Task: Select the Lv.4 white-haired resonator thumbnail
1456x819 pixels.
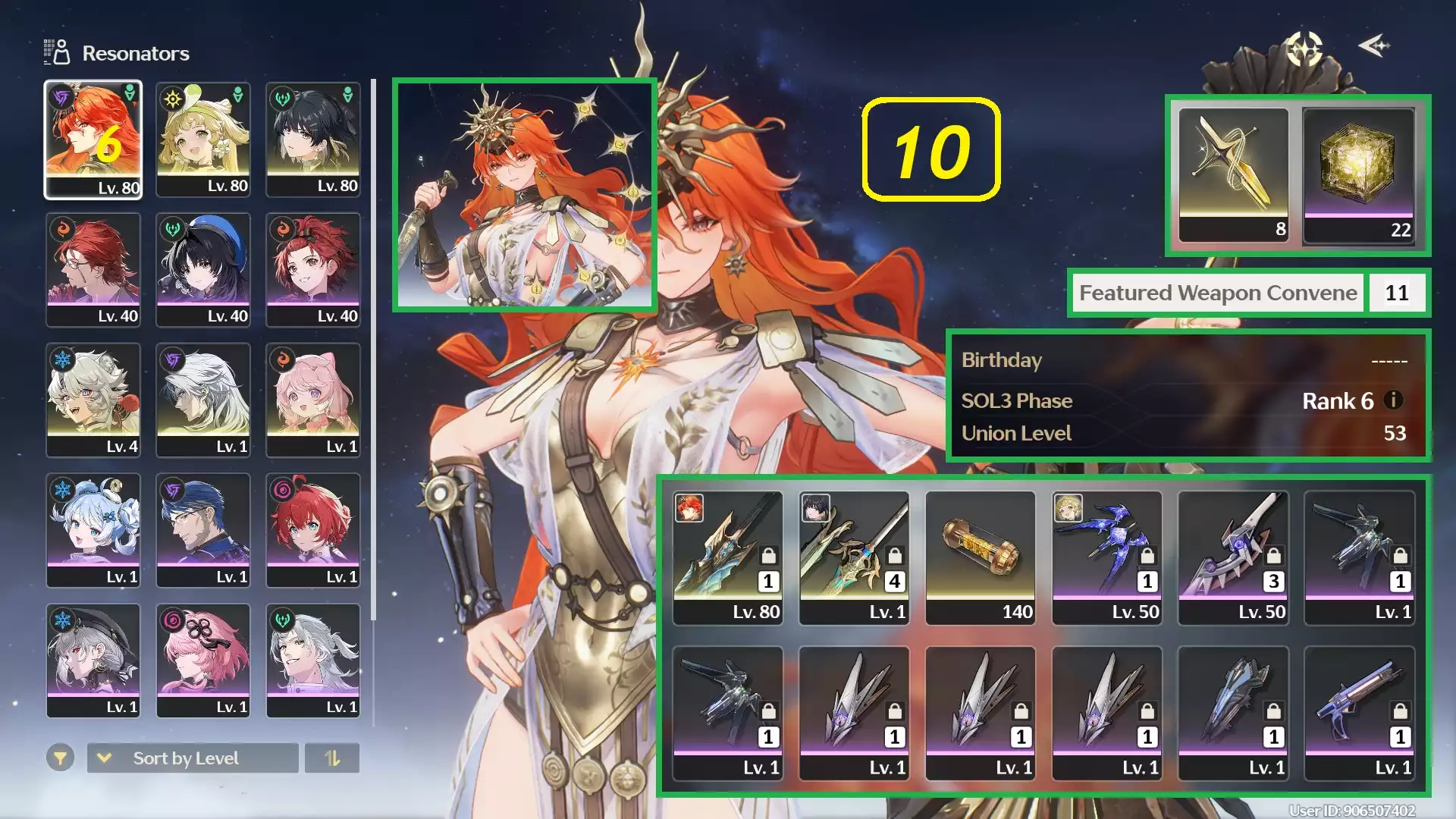Action: point(93,400)
